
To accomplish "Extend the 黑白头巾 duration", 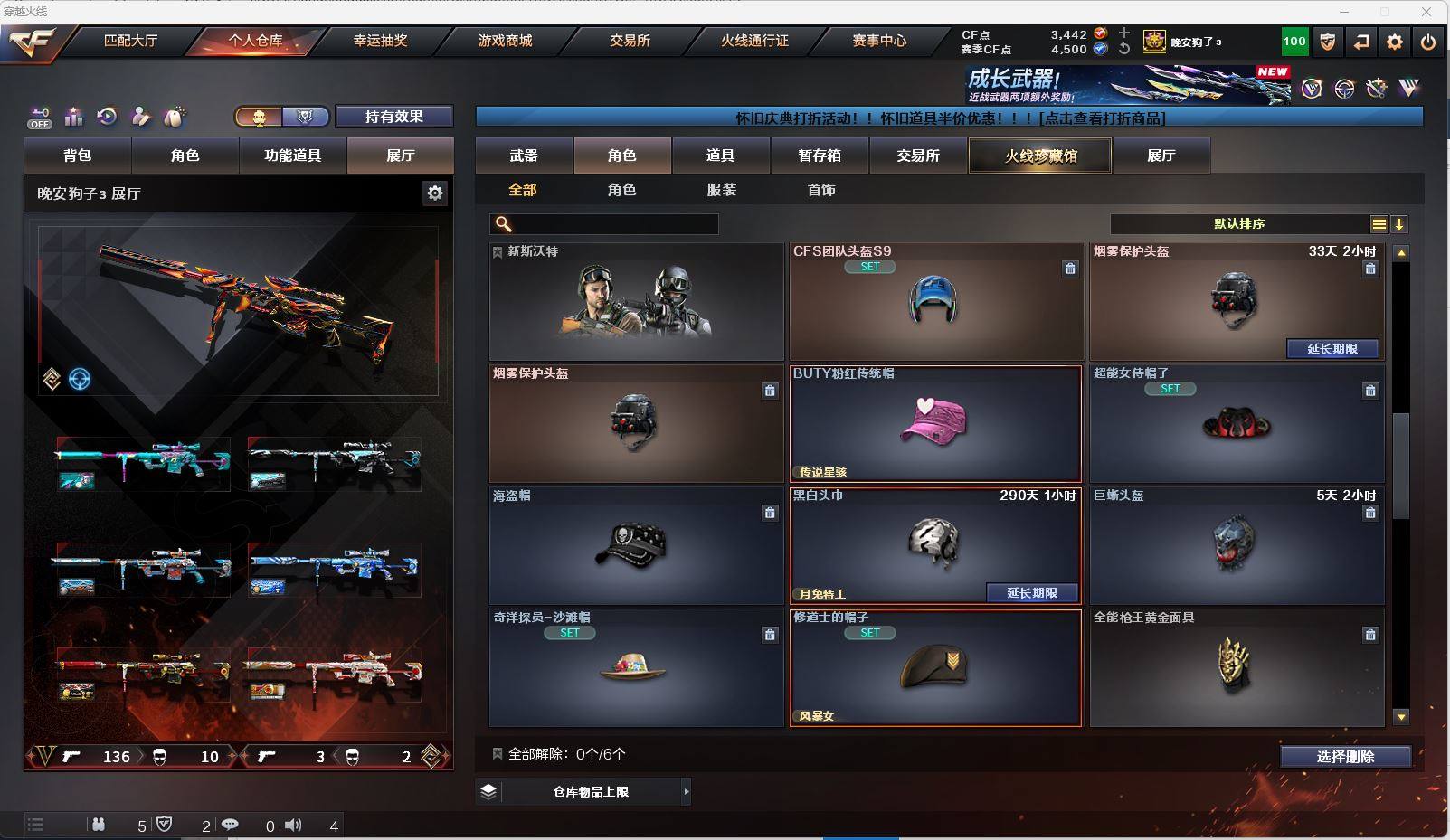I will [1032, 593].
